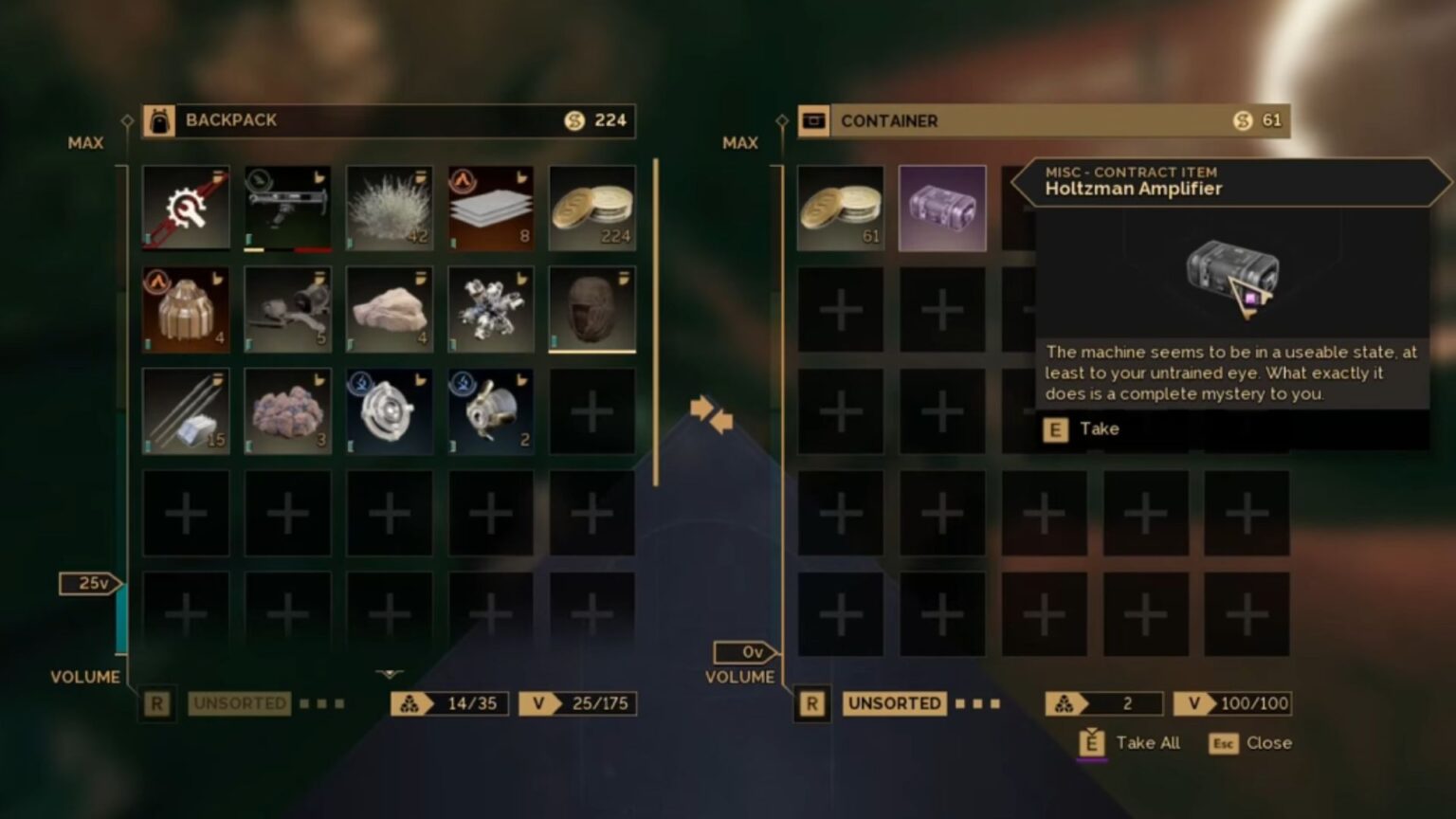The height and width of the screenshot is (819, 1456).
Task: Open the UNSORTED sort menu for the container
Action: point(893,703)
